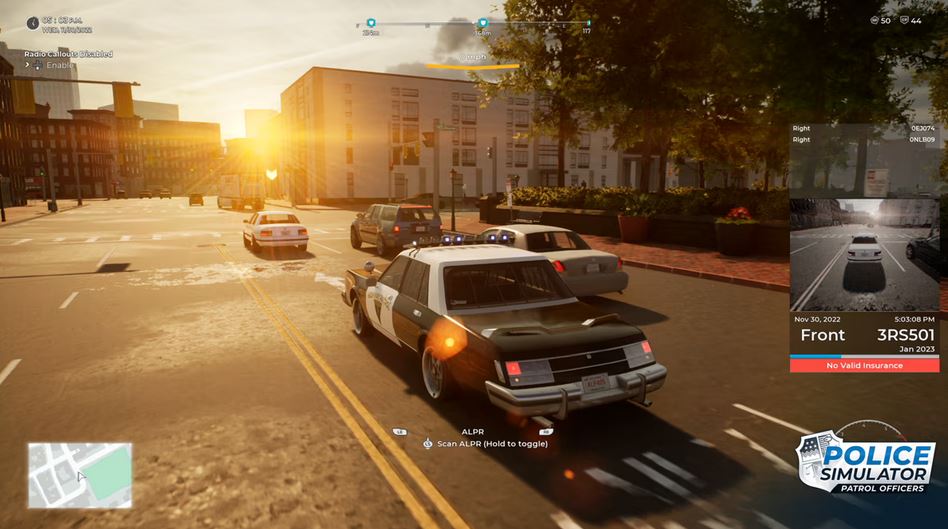Image resolution: width=948 pixels, height=529 pixels.
Task: Select the ALPR log entry 0EJ074
Action: tap(920, 128)
